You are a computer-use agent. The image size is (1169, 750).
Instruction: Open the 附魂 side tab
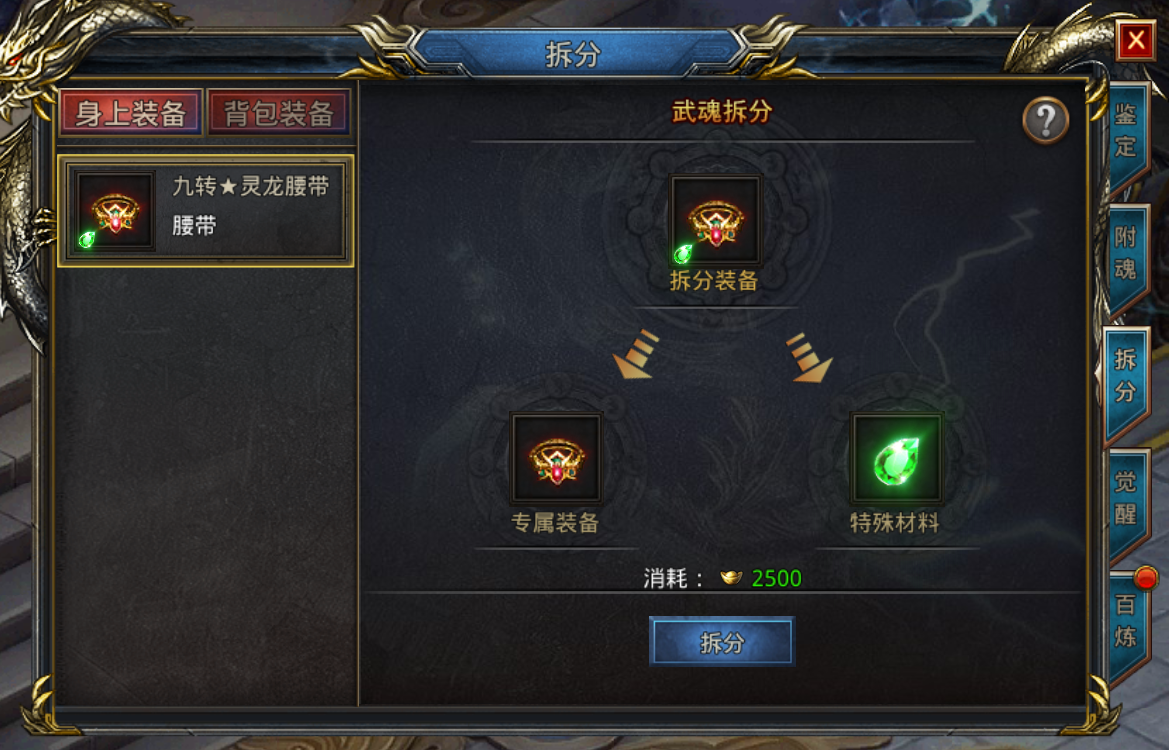coord(1127,255)
